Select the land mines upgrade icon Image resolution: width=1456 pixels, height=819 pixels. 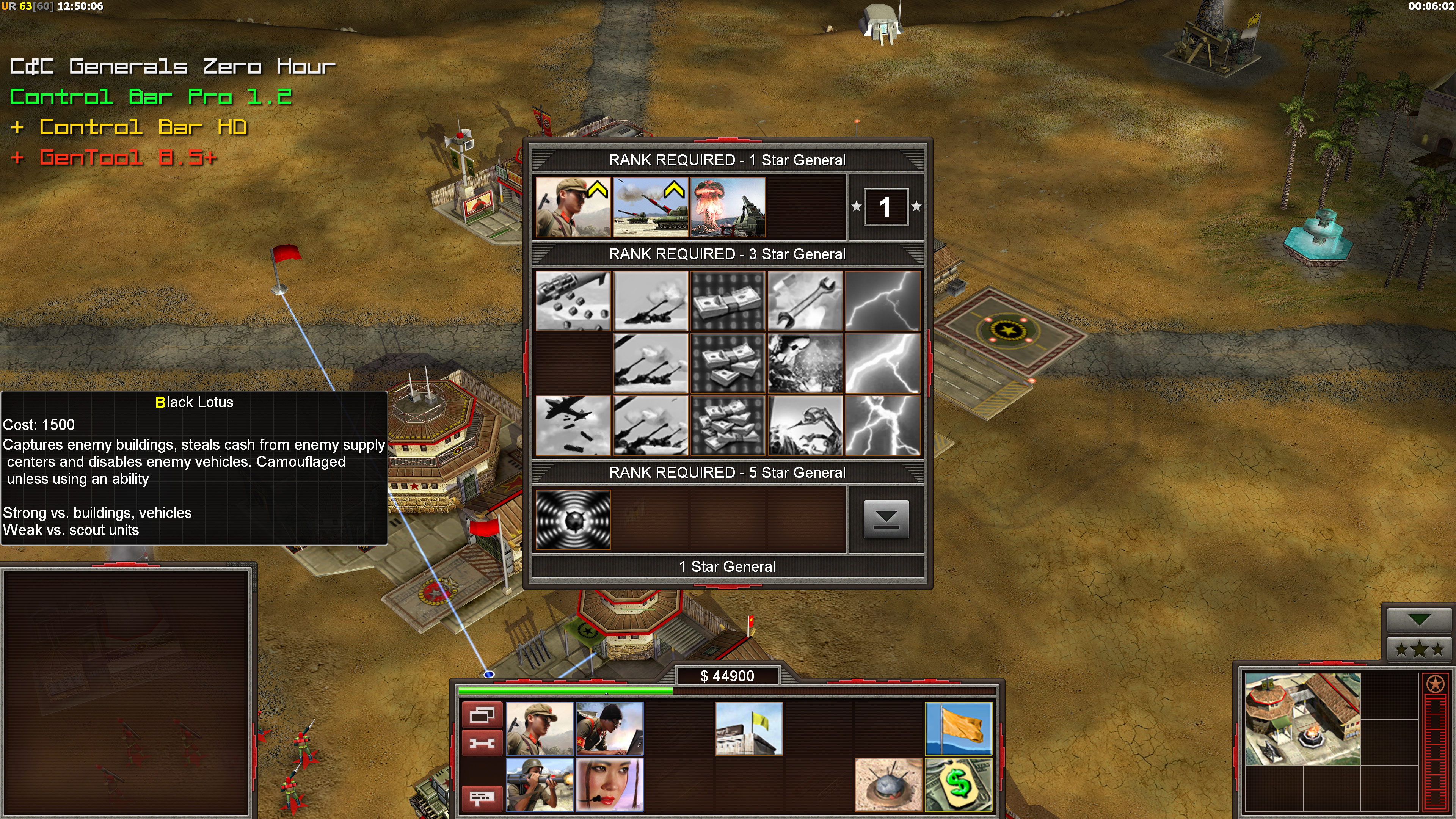(888, 784)
